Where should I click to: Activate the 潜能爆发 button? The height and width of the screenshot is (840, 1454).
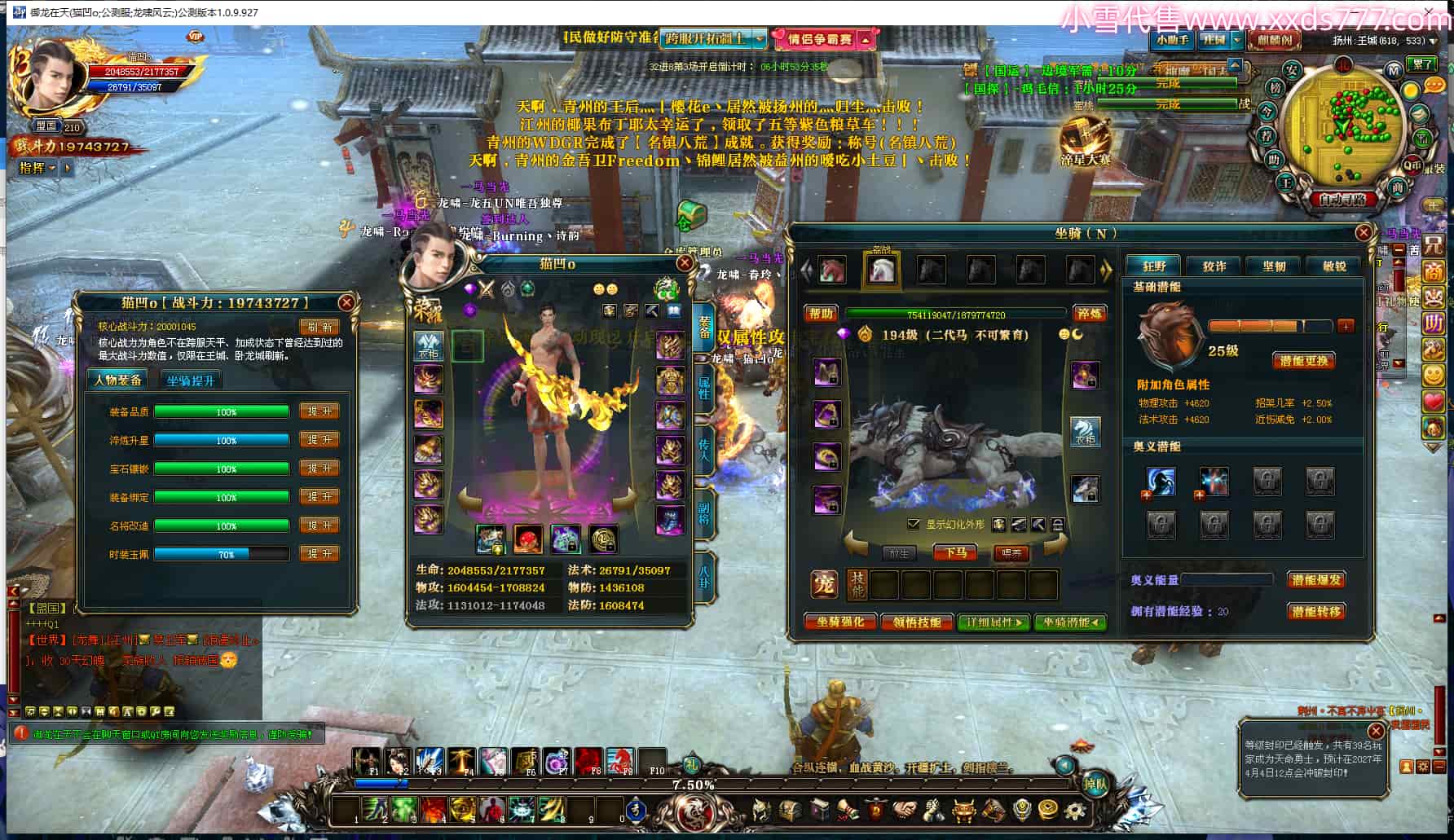click(x=1316, y=580)
